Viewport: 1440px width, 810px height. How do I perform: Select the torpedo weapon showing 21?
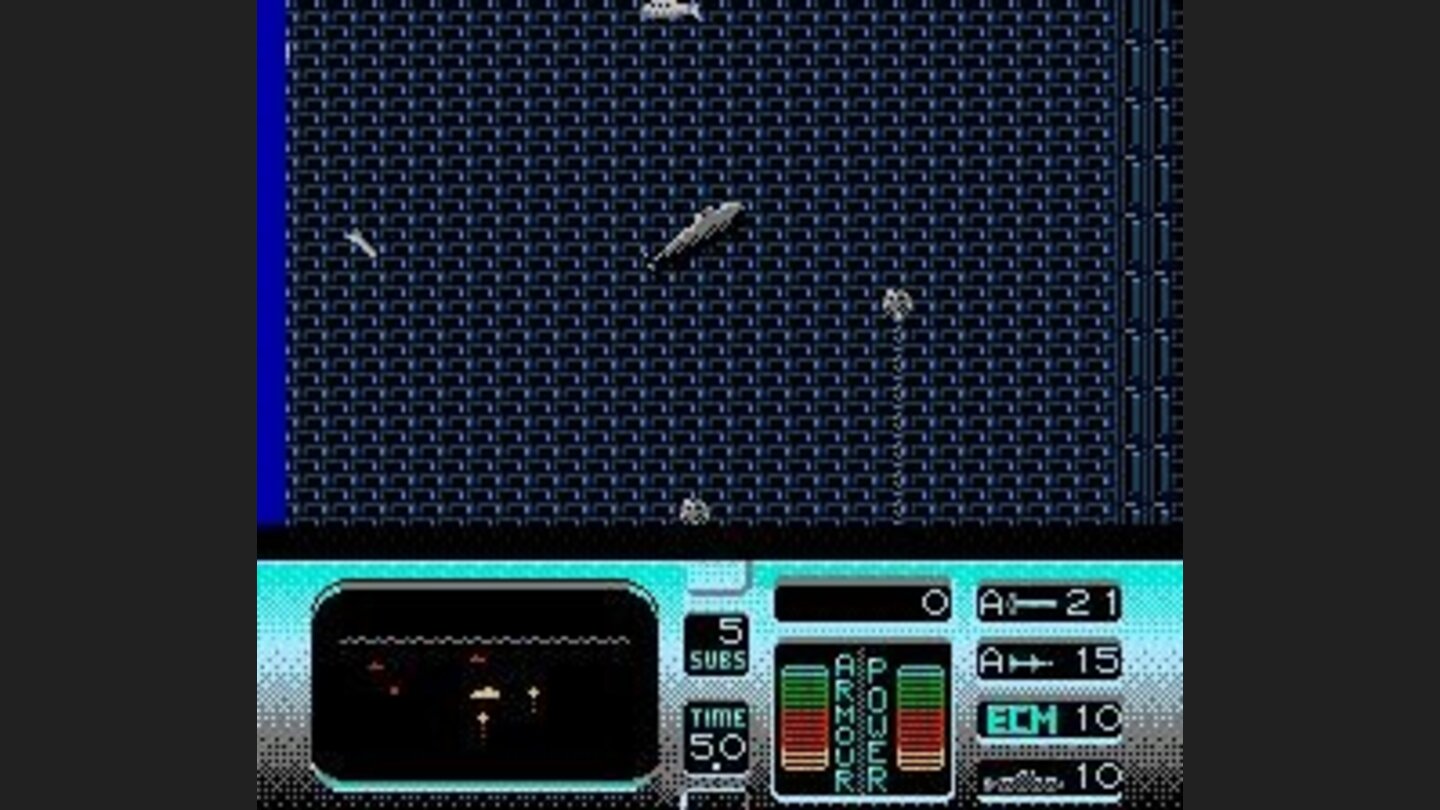(x=1047, y=601)
